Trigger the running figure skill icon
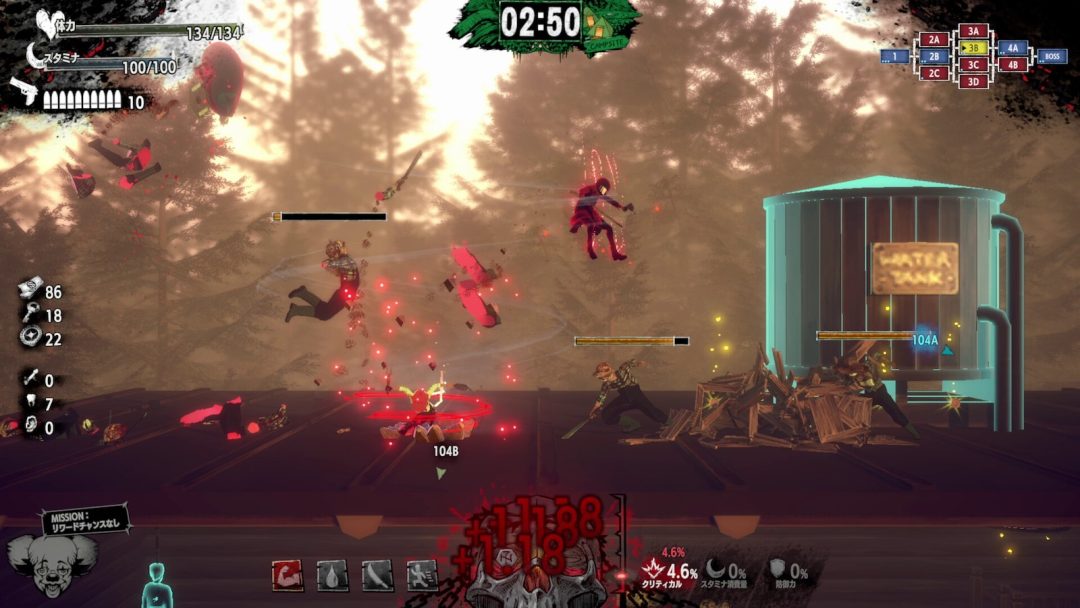This screenshot has width=1080, height=608. (x=421, y=574)
